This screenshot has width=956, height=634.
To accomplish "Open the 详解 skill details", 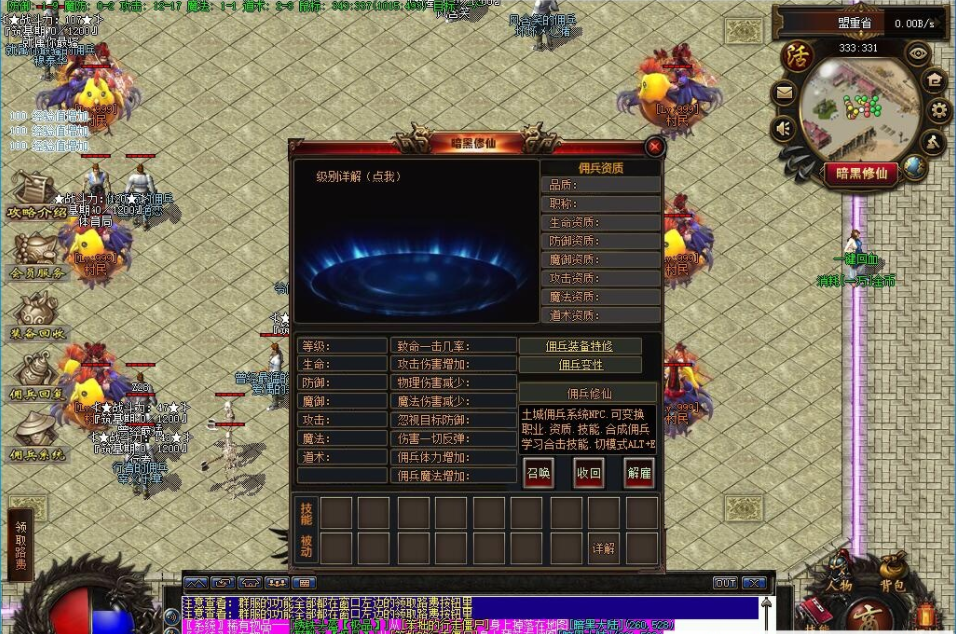I will click(603, 549).
